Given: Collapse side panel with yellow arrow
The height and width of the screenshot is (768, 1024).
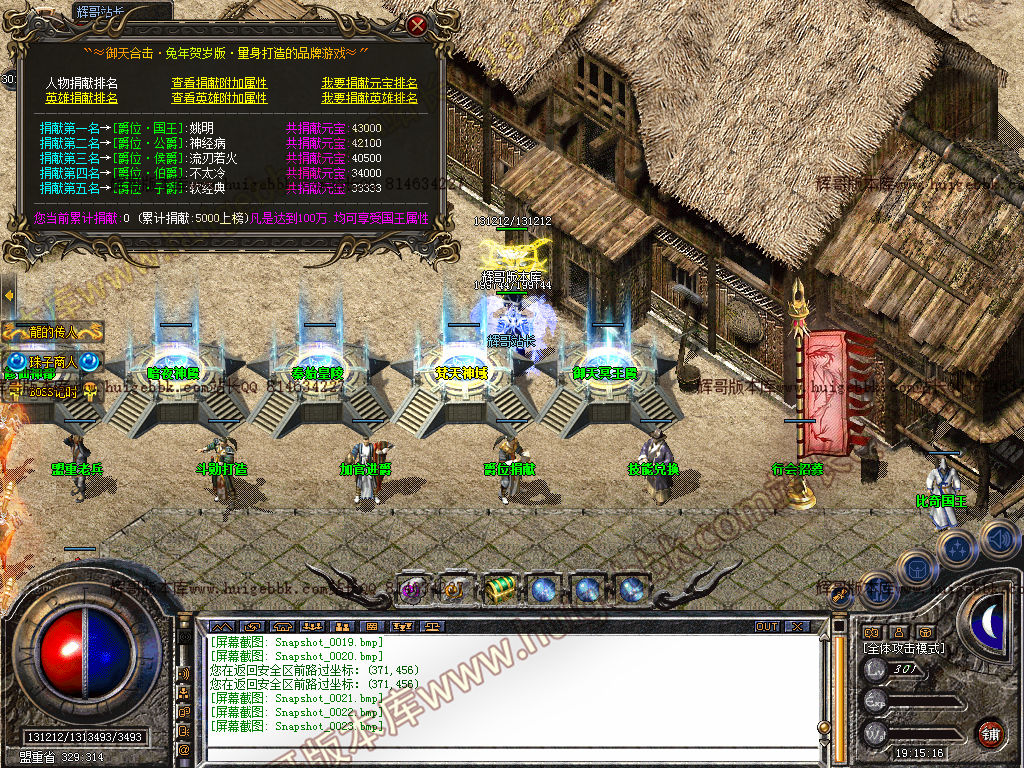Looking at the screenshot, I should (x=8, y=296).
